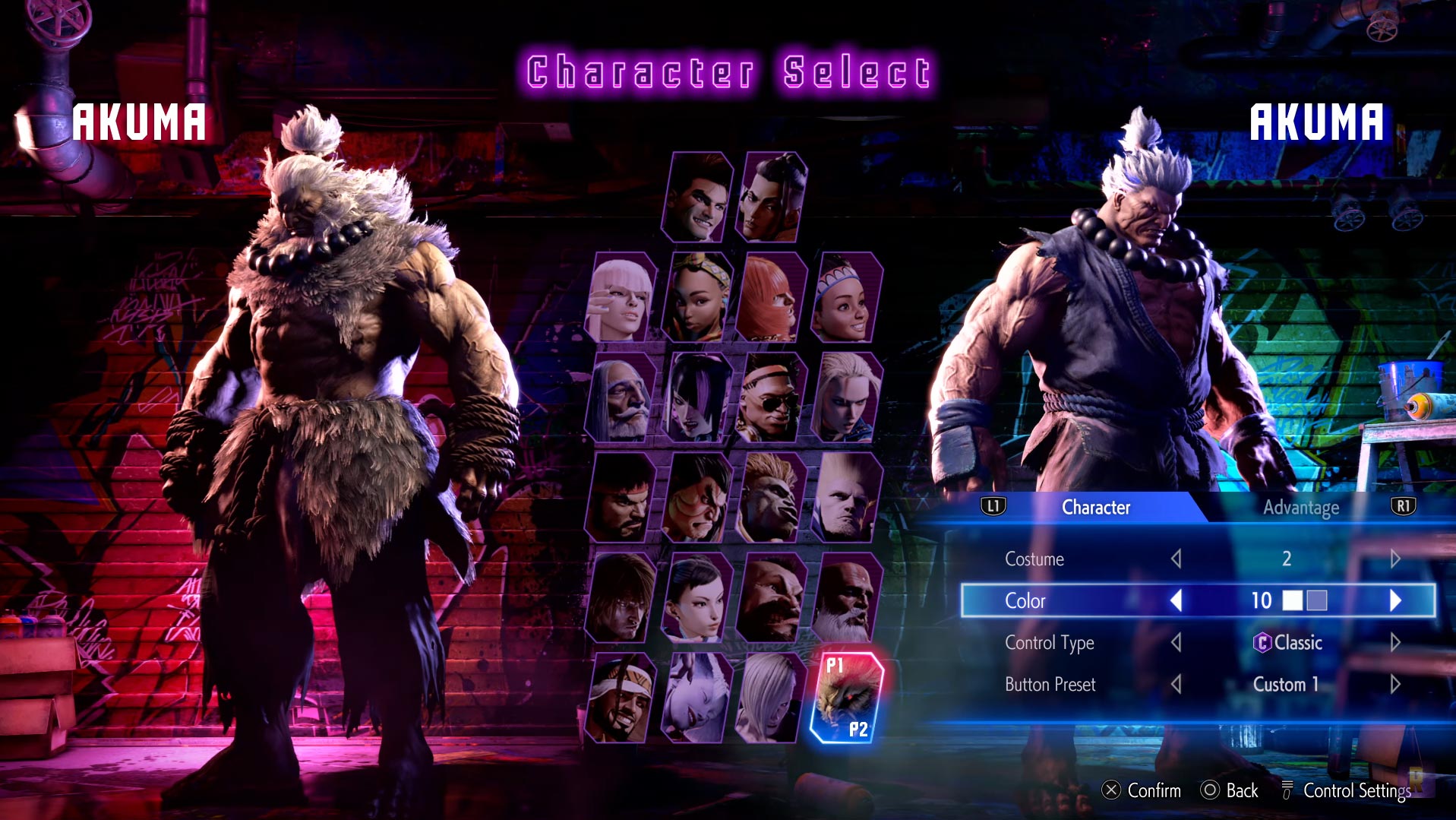
Task: Click the right arrow to increase Color
Action: pyautogui.click(x=1395, y=600)
